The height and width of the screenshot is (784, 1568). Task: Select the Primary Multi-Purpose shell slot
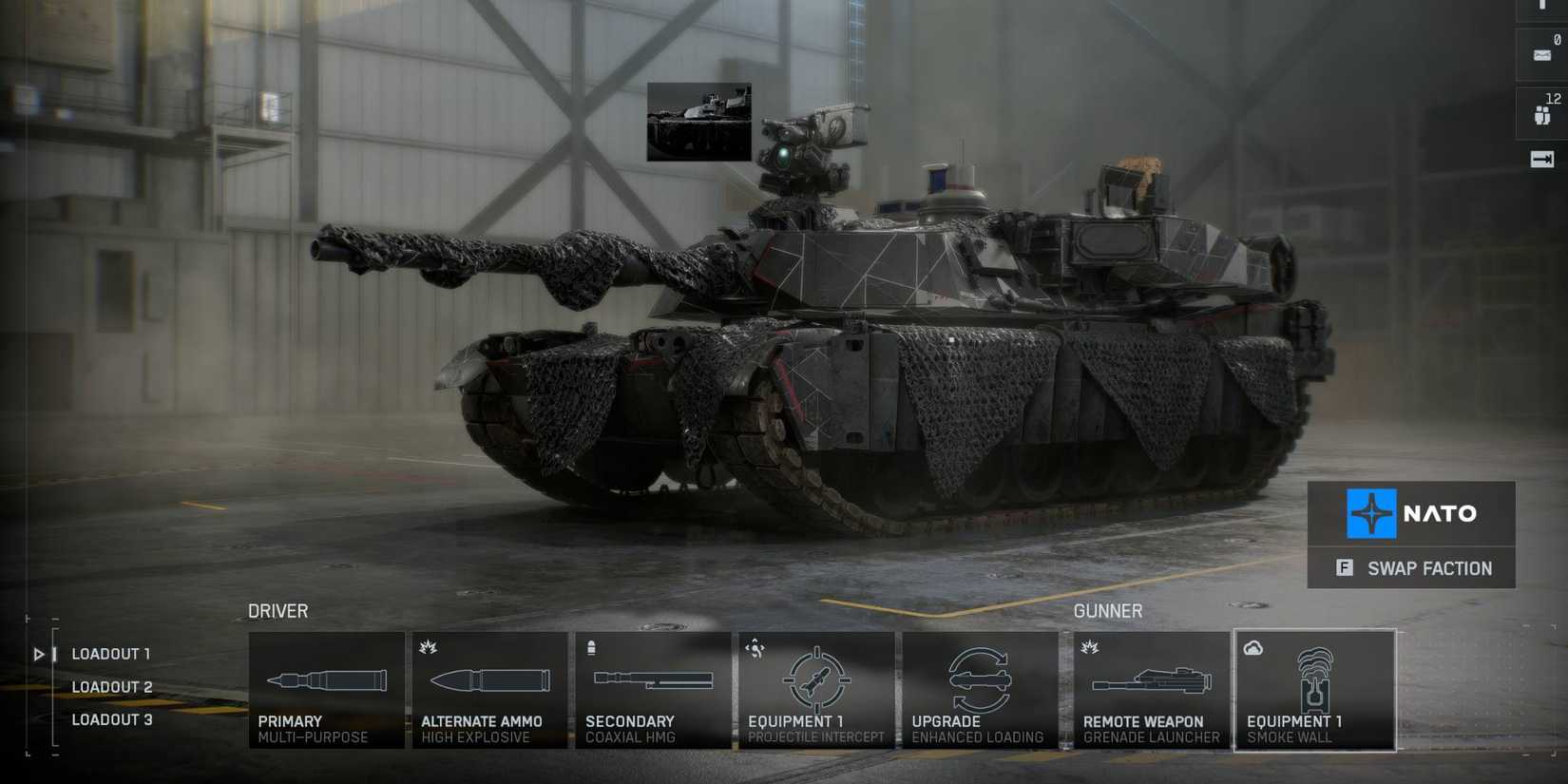tap(324, 689)
